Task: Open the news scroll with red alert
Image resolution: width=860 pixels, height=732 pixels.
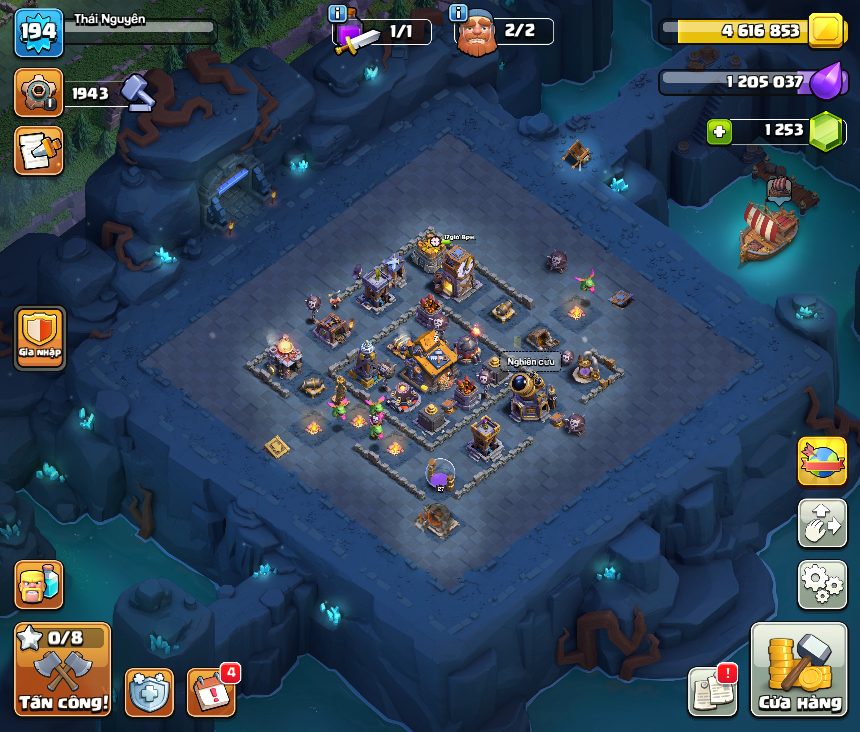Action: coord(713,691)
